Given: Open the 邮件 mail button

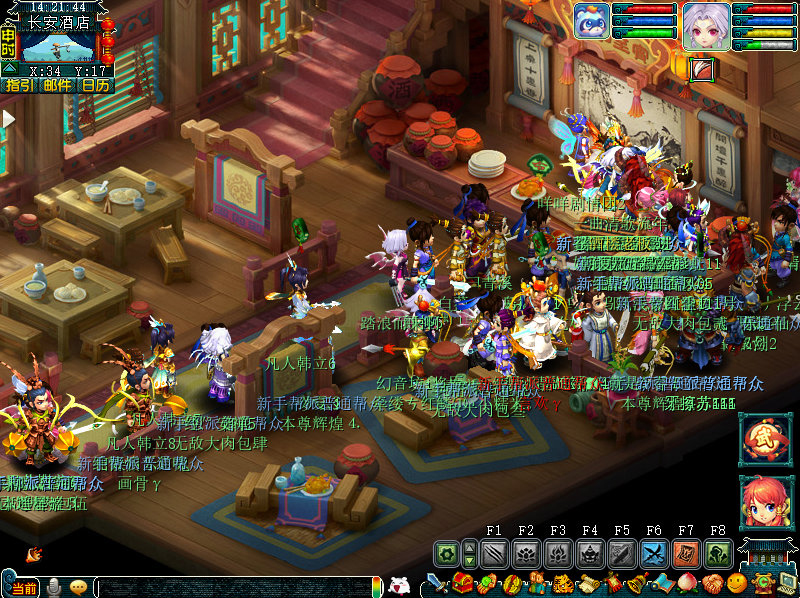Looking at the screenshot, I should (x=57, y=85).
